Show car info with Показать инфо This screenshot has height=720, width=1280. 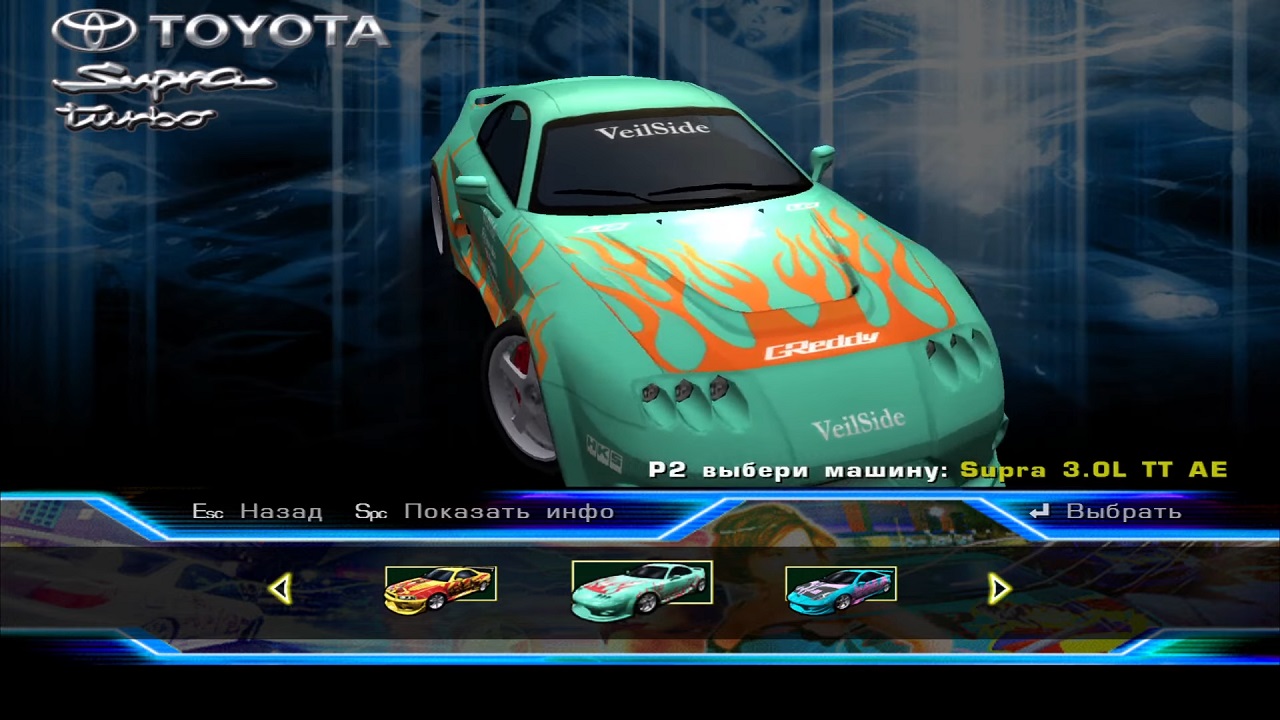pyautogui.click(x=486, y=512)
